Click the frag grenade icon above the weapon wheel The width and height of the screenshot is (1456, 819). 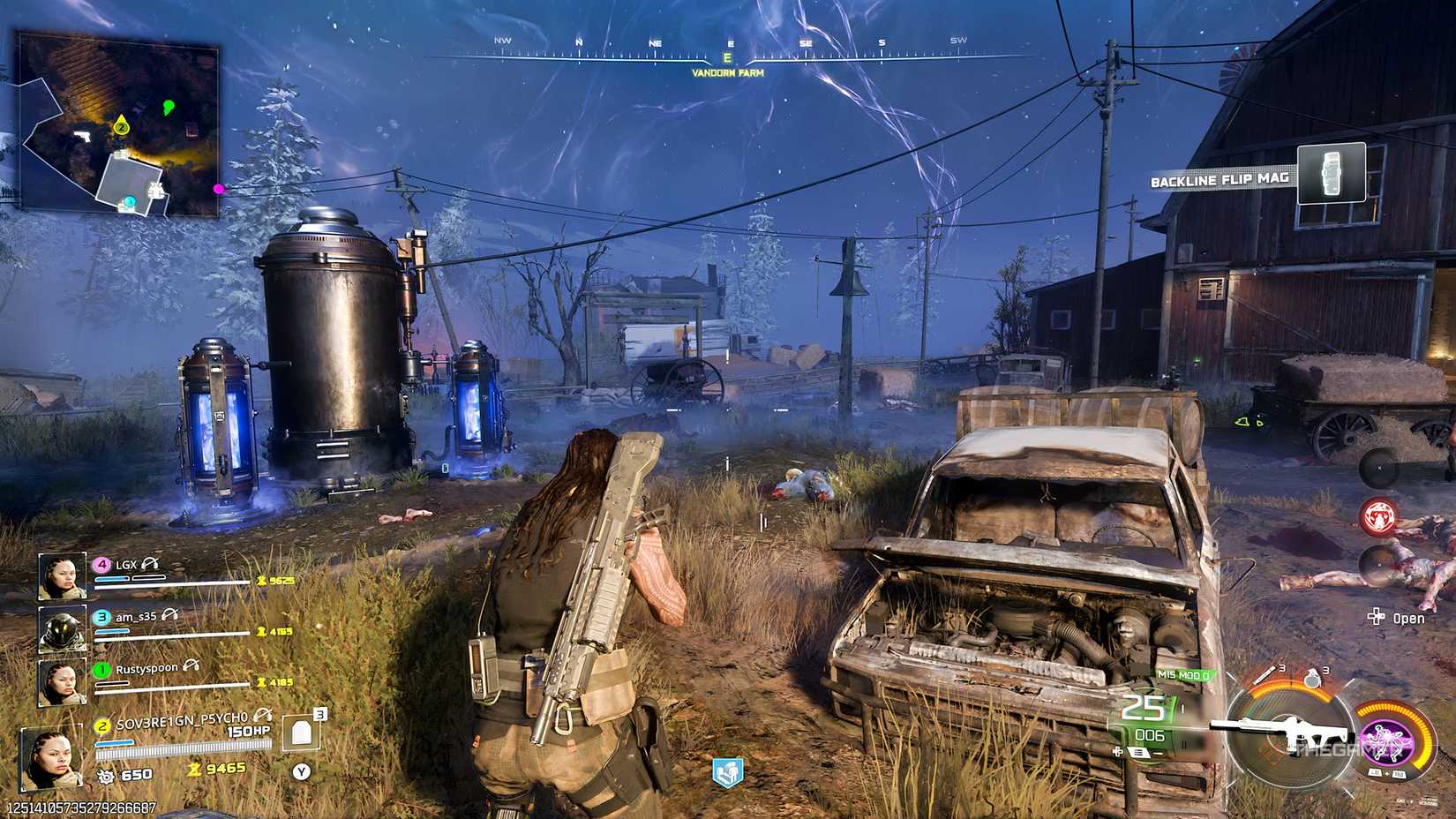(x=1311, y=678)
